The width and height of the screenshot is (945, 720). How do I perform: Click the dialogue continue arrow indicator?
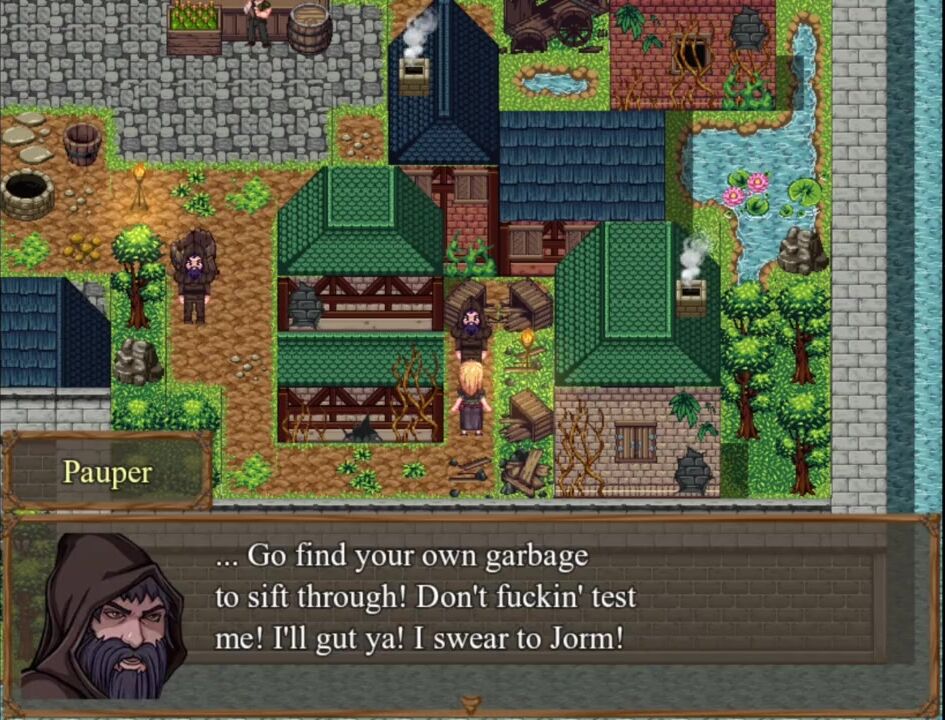pyautogui.click(x=471, y=706)
